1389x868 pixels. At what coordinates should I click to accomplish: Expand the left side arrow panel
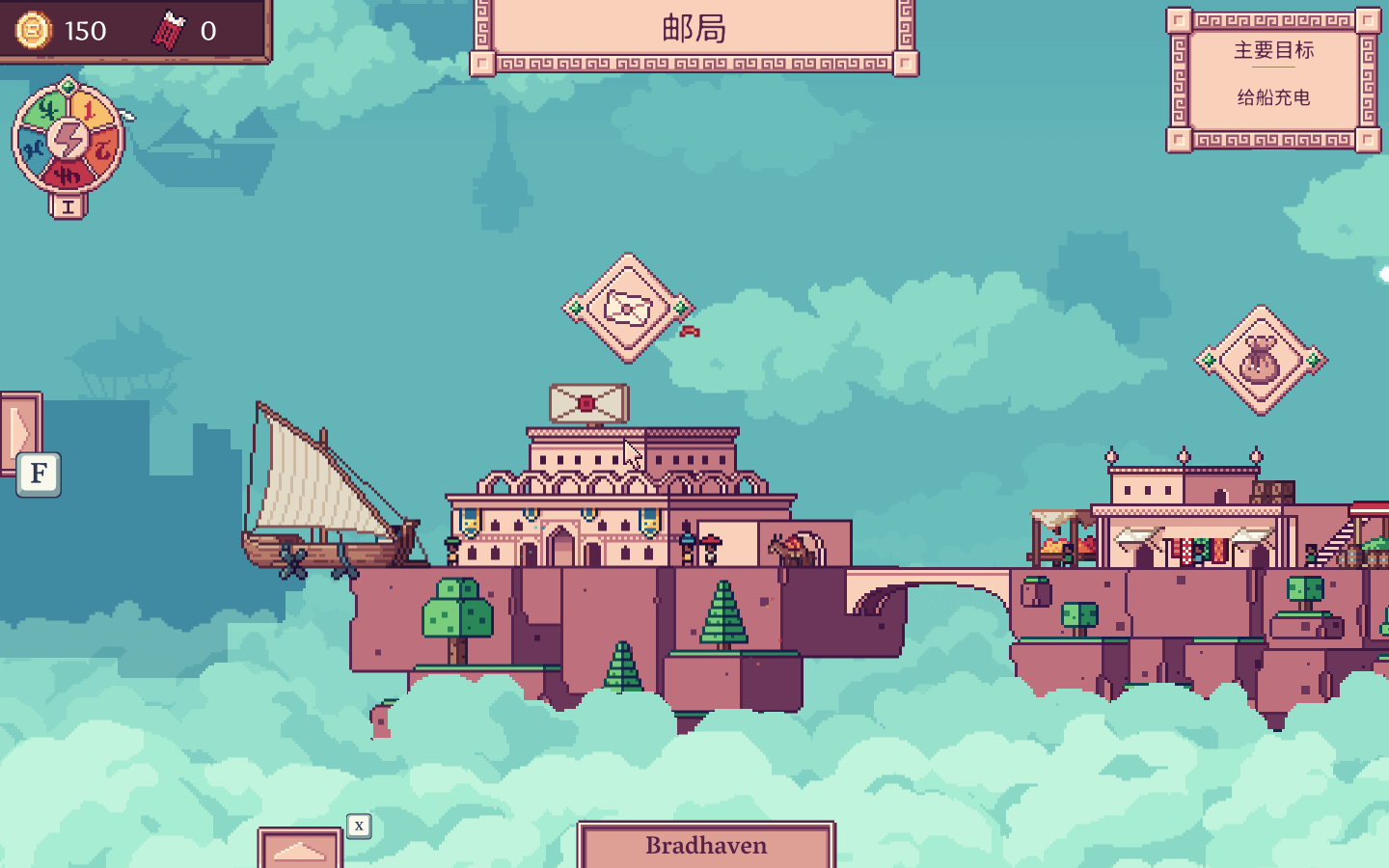click(20, 431)
